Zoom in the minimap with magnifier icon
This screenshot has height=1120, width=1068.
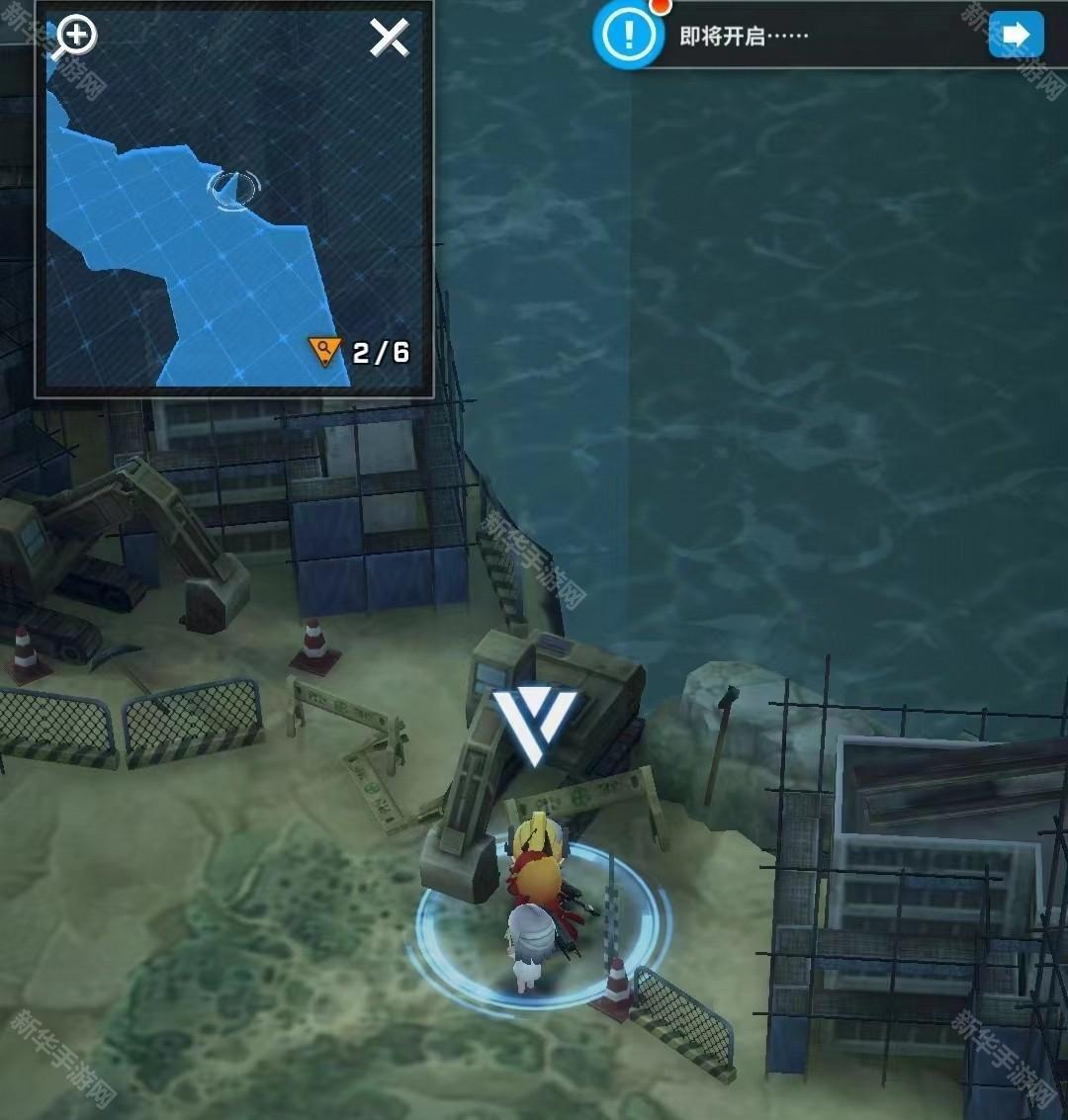click(74, 38)
